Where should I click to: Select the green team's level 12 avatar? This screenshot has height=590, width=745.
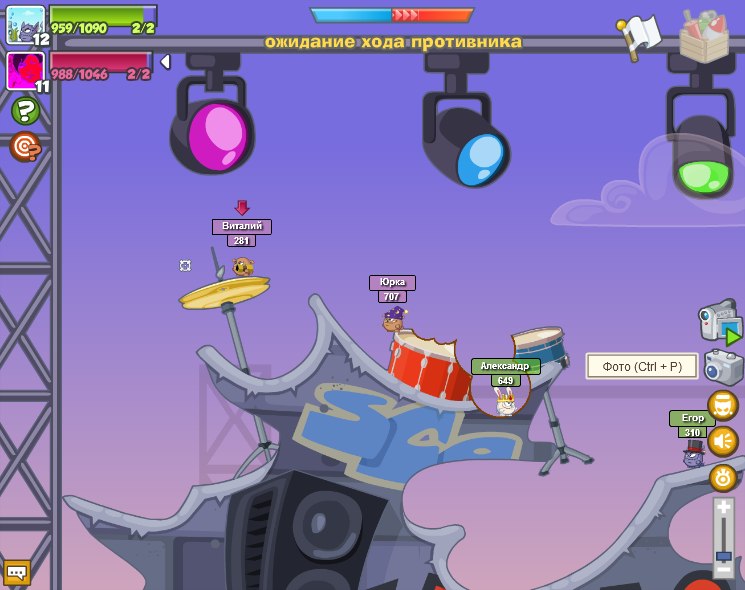coord(25,25)
